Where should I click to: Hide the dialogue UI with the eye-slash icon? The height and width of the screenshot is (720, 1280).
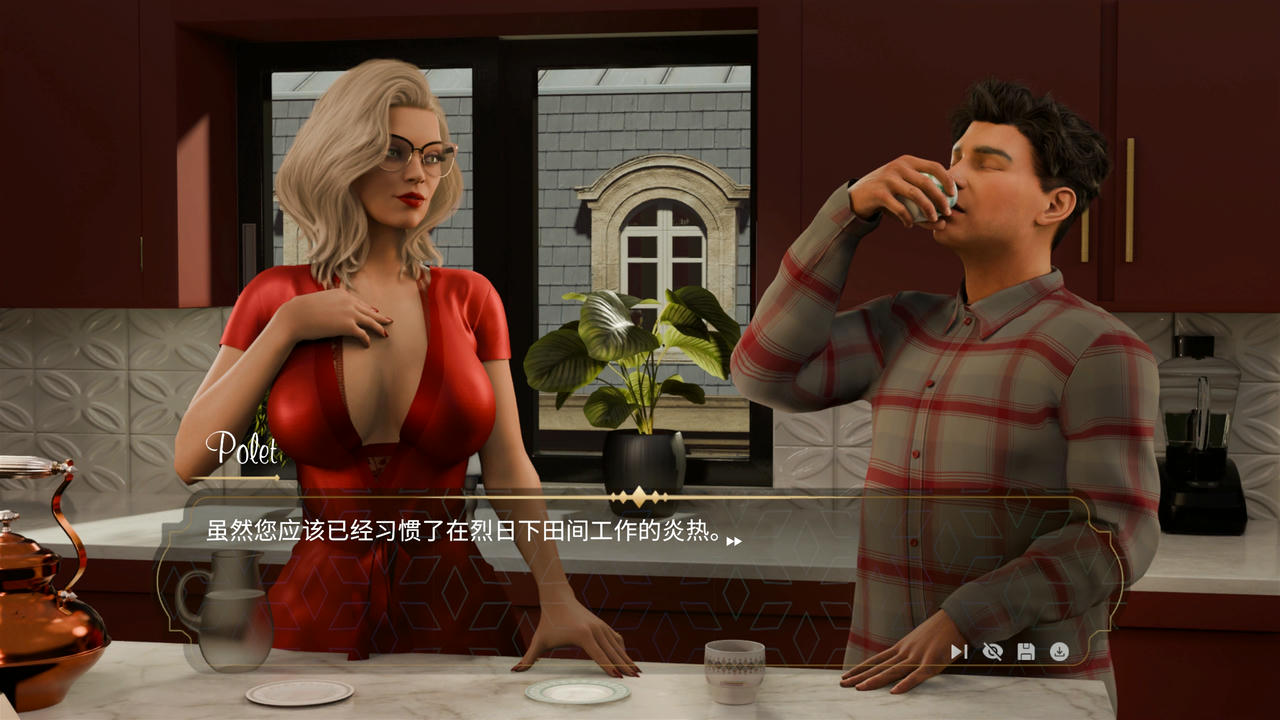(991, 651)
